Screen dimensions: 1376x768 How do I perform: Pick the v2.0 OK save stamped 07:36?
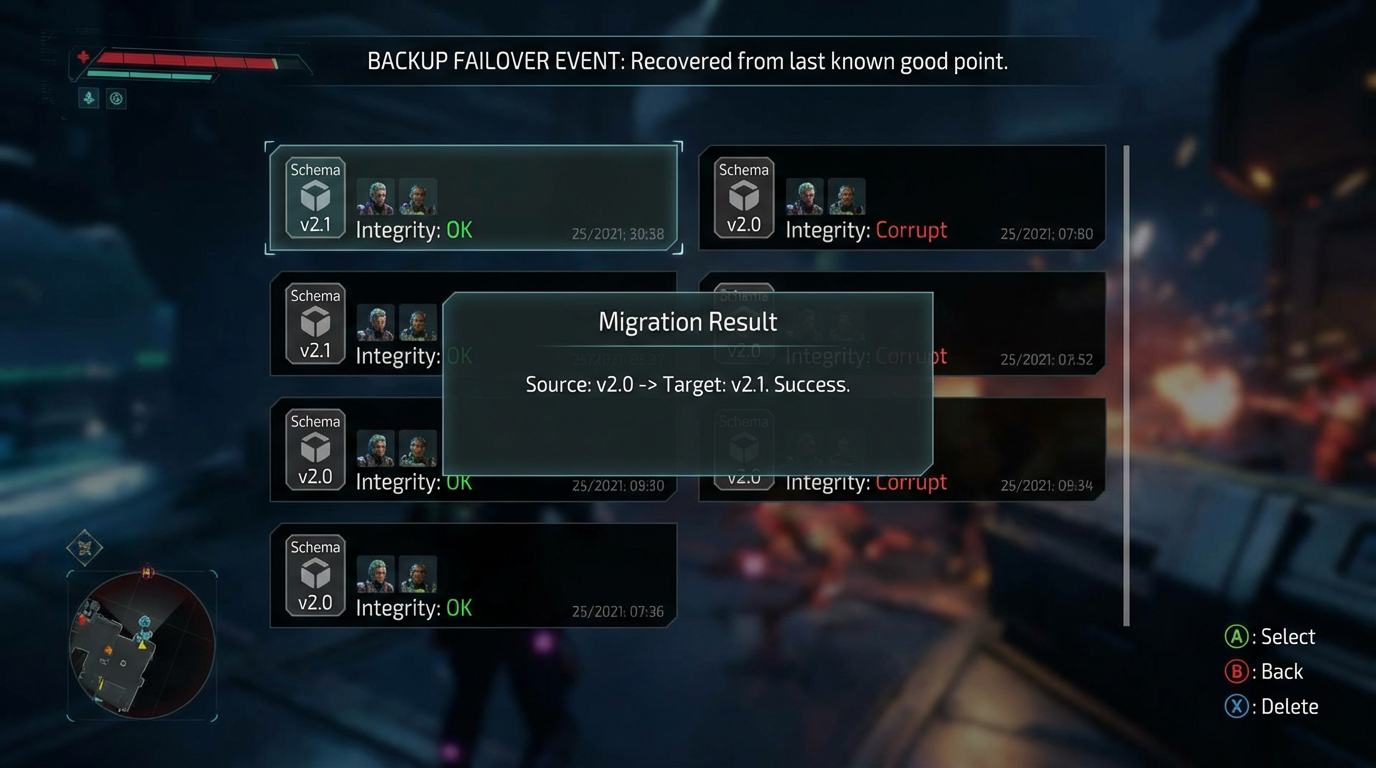point(473,576)
